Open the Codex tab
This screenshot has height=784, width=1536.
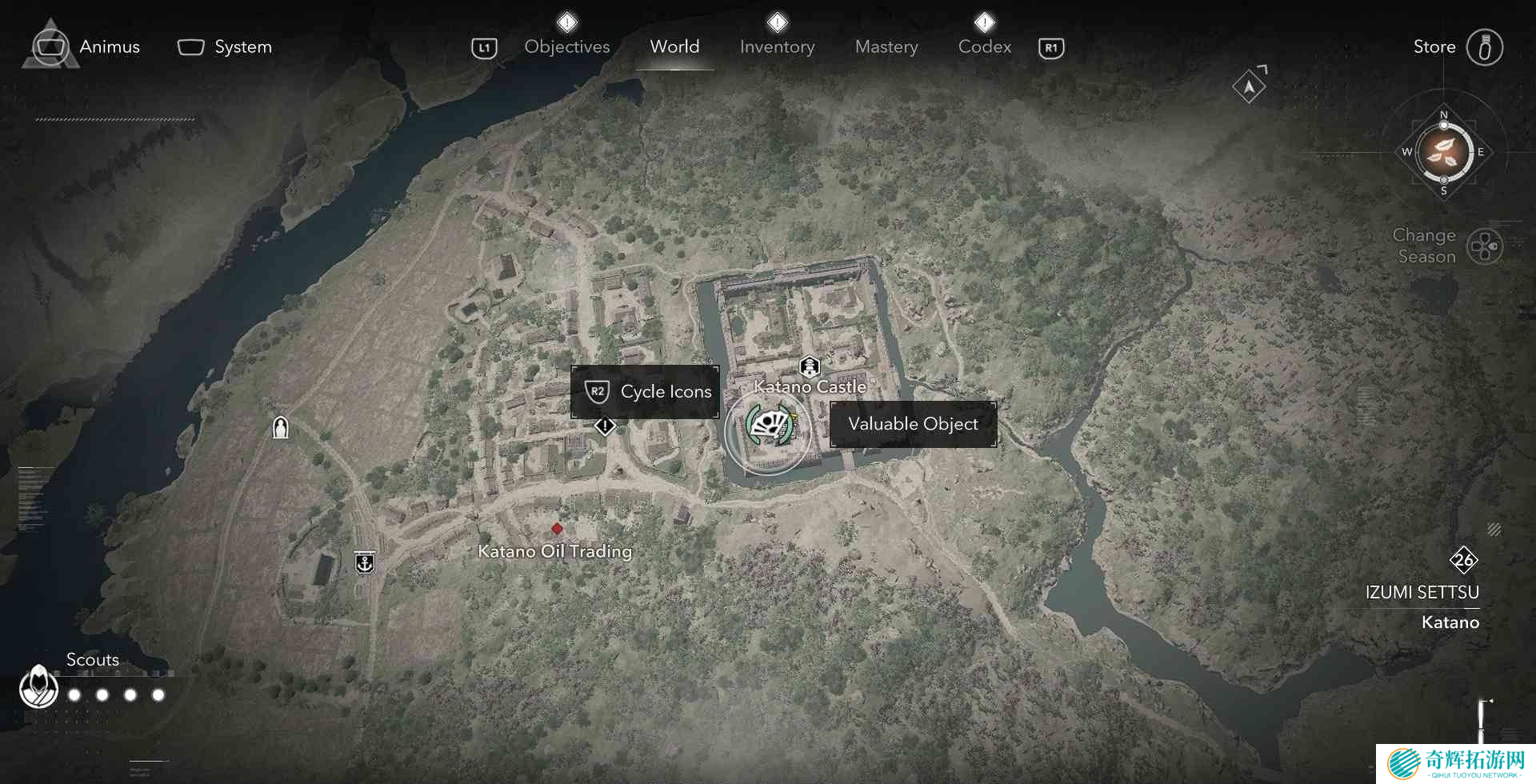pyautogui.click(x=984, y=47)
